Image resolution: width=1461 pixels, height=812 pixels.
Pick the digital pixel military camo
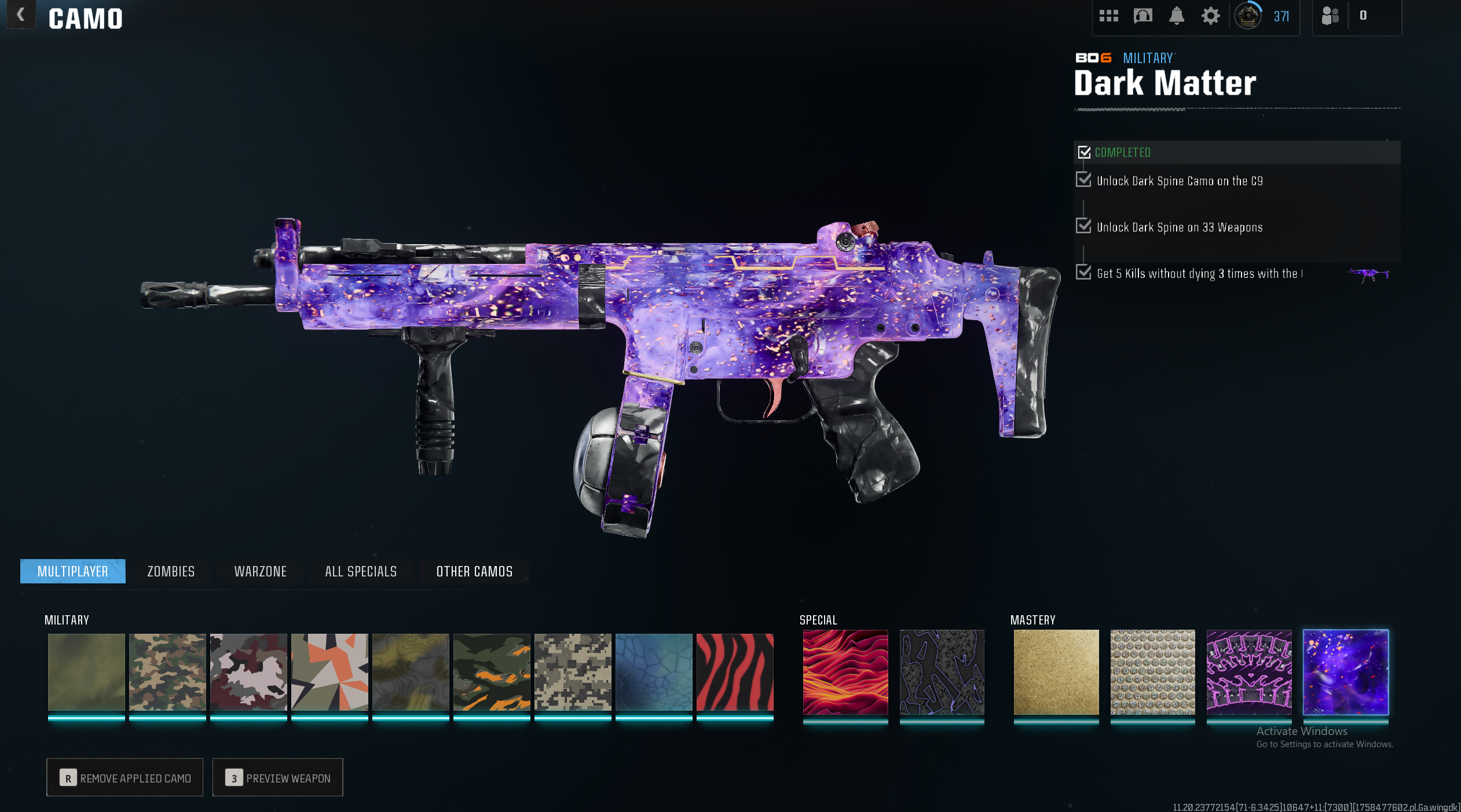pyautogui.click(x=573, y=672)
